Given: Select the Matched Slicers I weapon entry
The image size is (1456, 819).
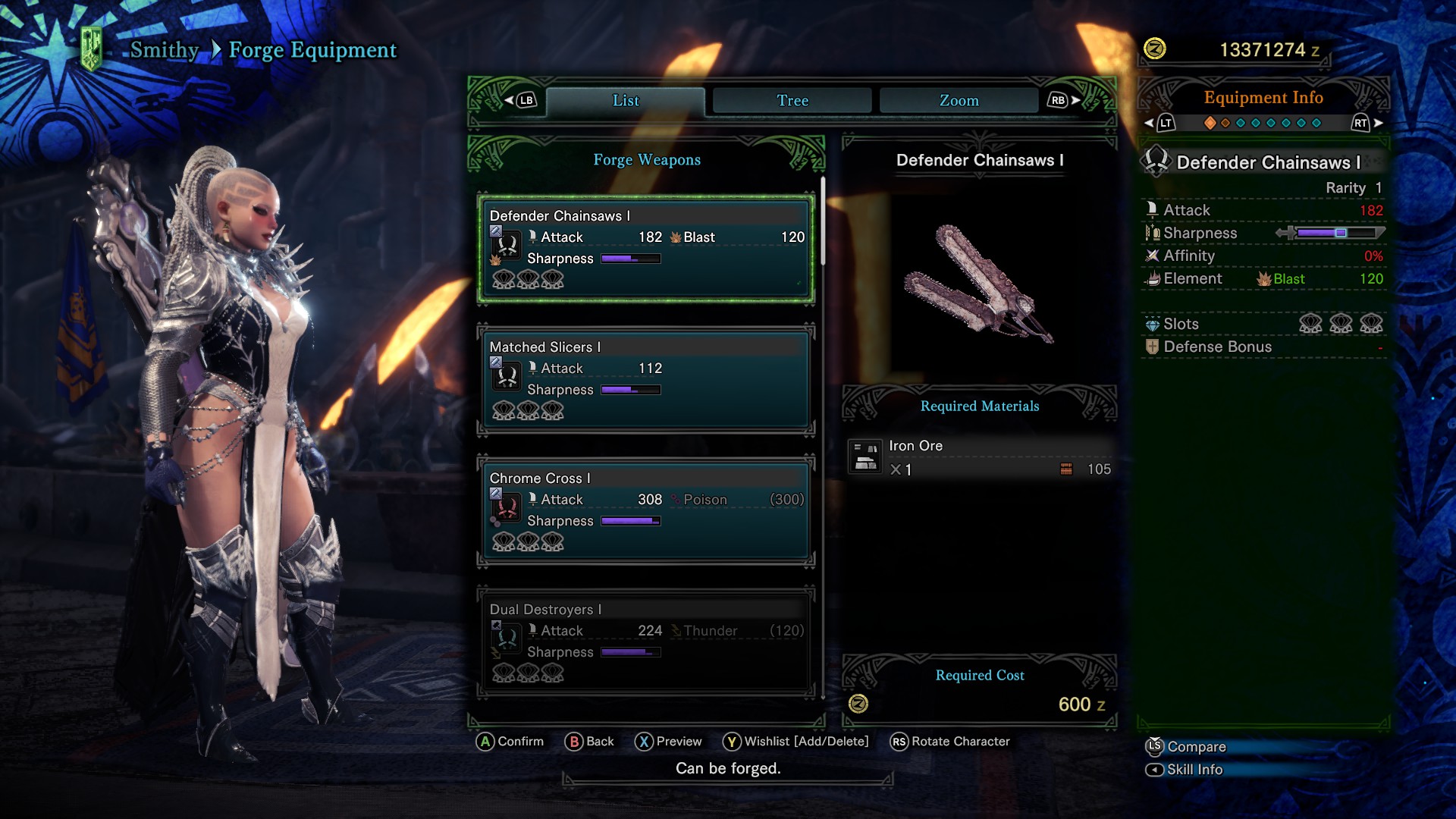Looking at the screenshot, I should click(x=646, y=379).
